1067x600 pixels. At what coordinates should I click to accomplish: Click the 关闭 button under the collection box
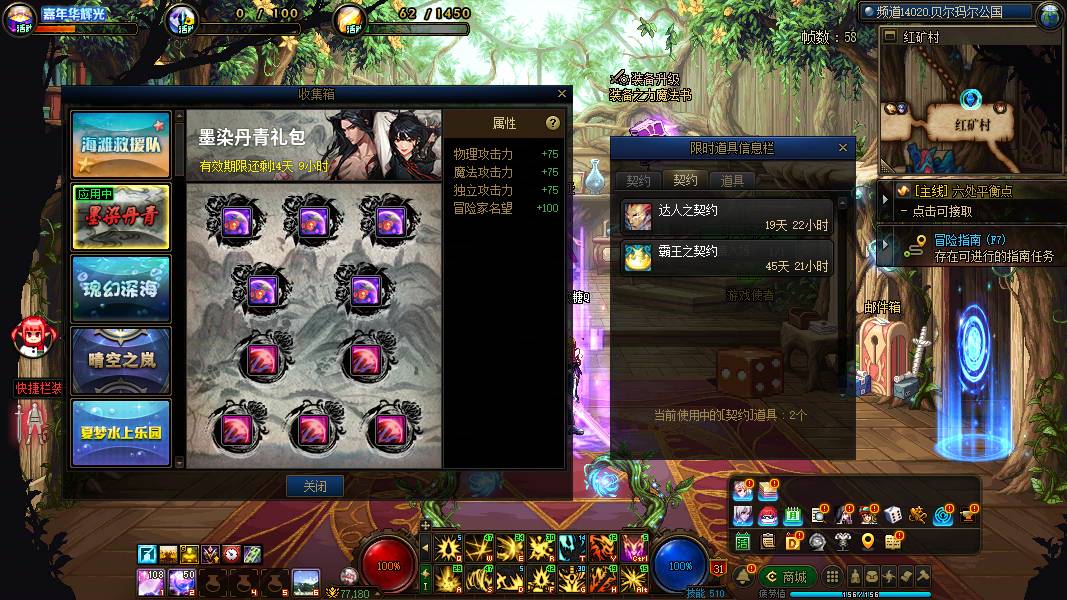click(x=315, y=486)
